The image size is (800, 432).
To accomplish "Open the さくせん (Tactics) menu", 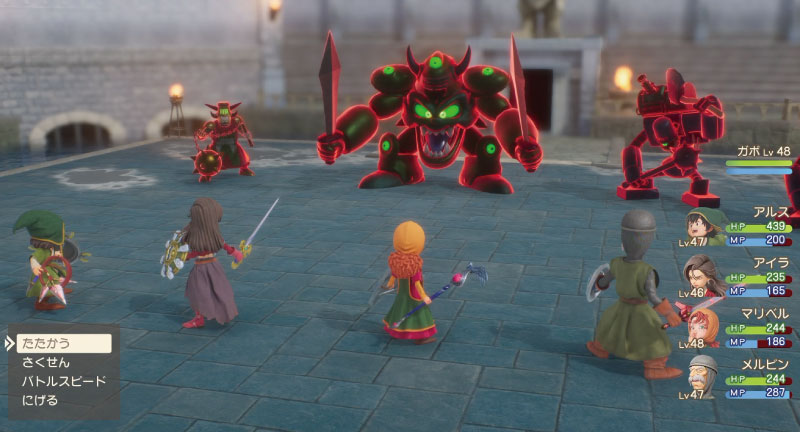I will [x=47, y=362].
